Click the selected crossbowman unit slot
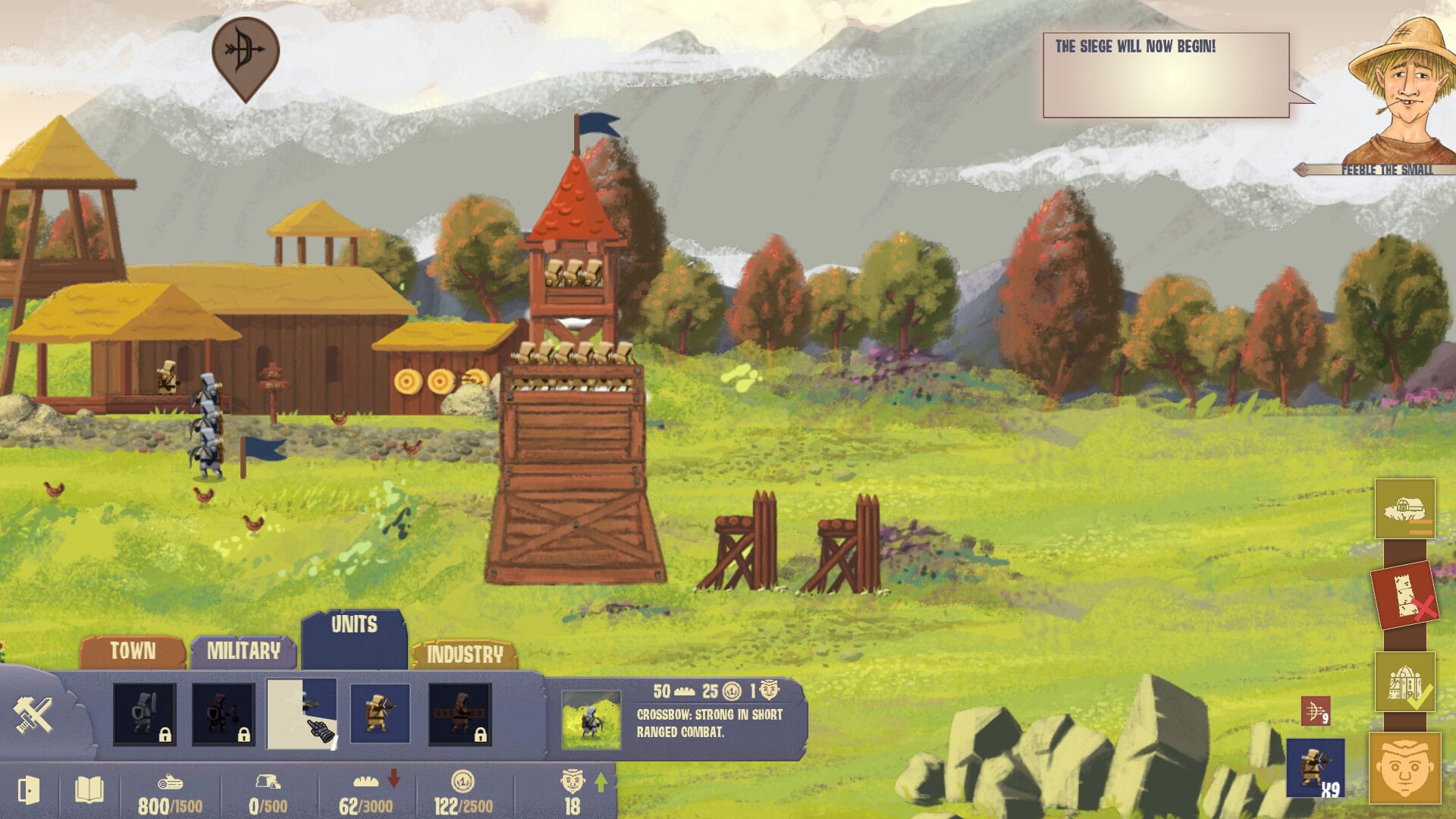Viewport: 1456px width, 819px height. (x=303, y=713)
